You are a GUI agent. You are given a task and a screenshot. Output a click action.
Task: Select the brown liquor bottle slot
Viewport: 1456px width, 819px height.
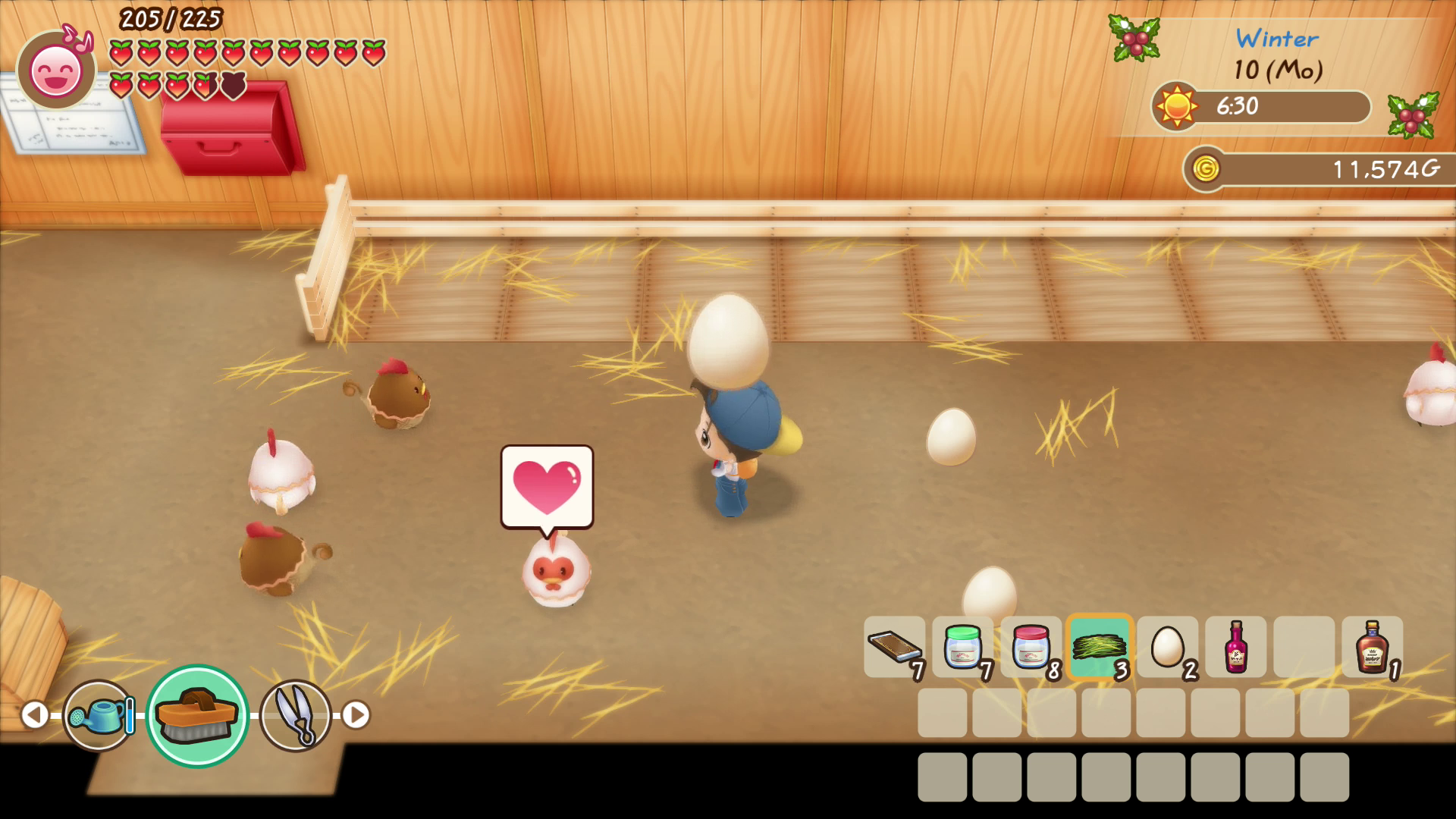tap(1373, 647)
